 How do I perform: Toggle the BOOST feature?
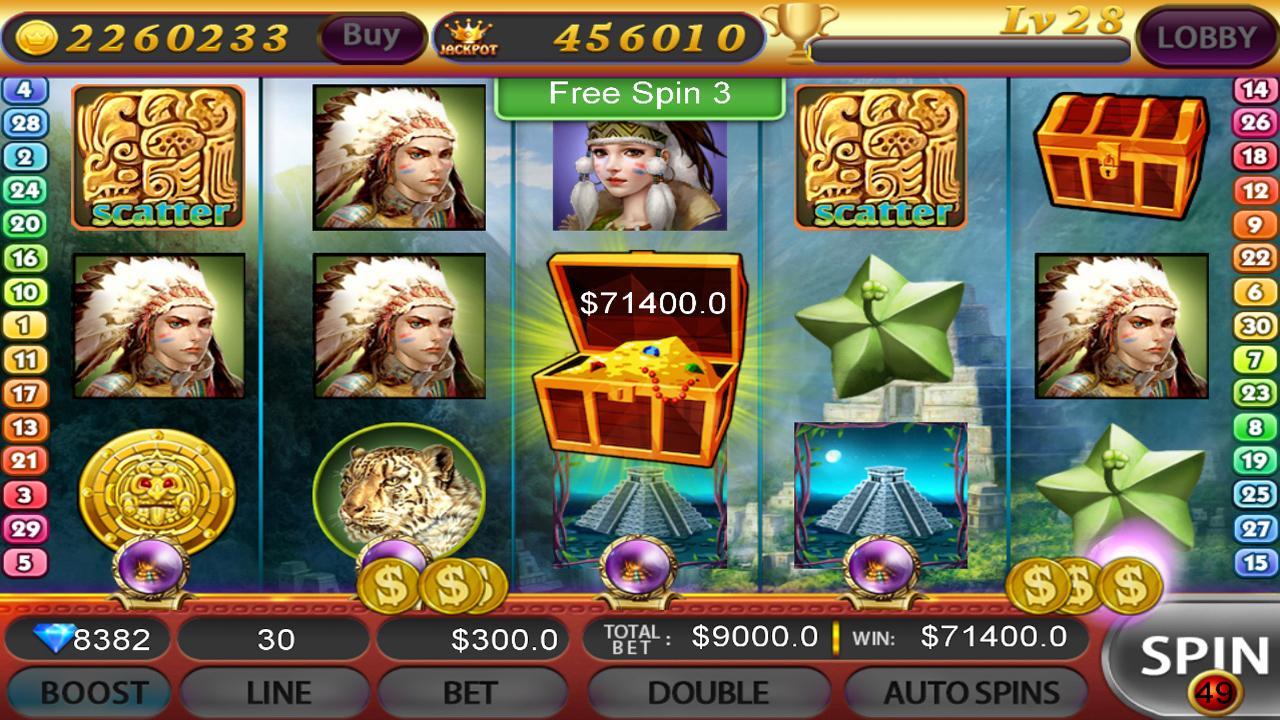coord(88,691)
